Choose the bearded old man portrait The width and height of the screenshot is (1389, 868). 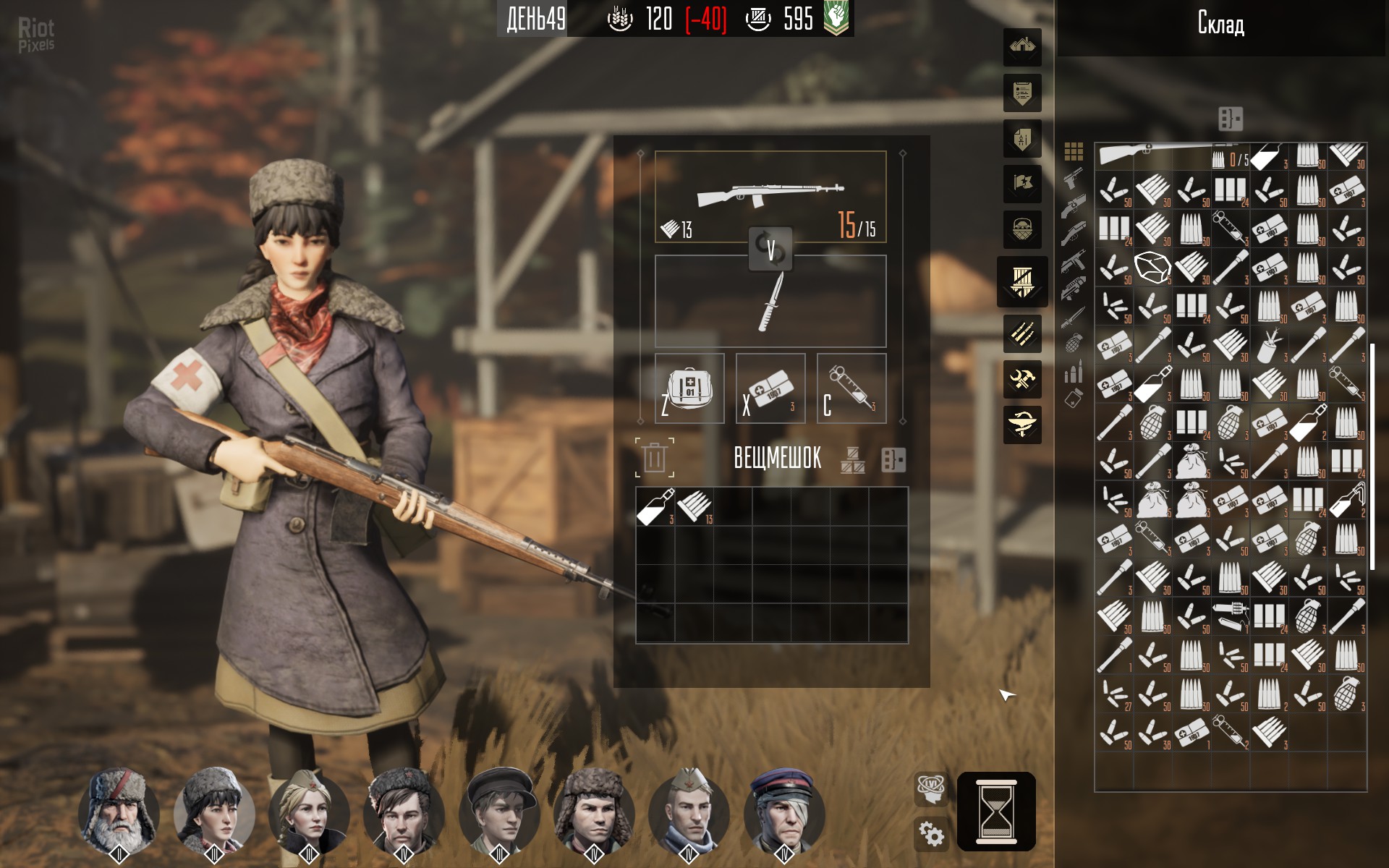point(119,809)
